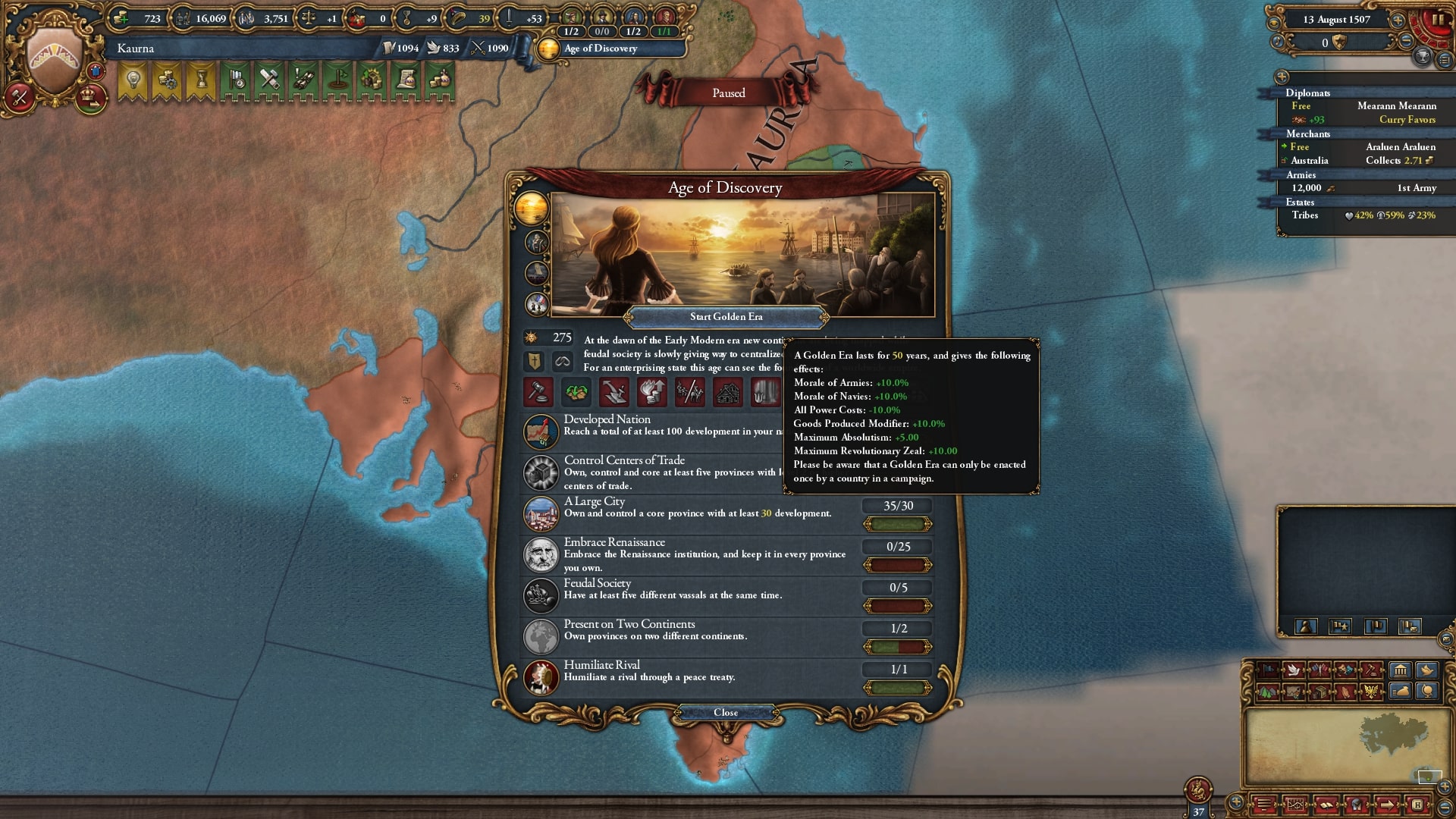Click the hourglass alert banner
Image resolution: width=1456 pixels, height=819 pixels.
pos(202,80)
